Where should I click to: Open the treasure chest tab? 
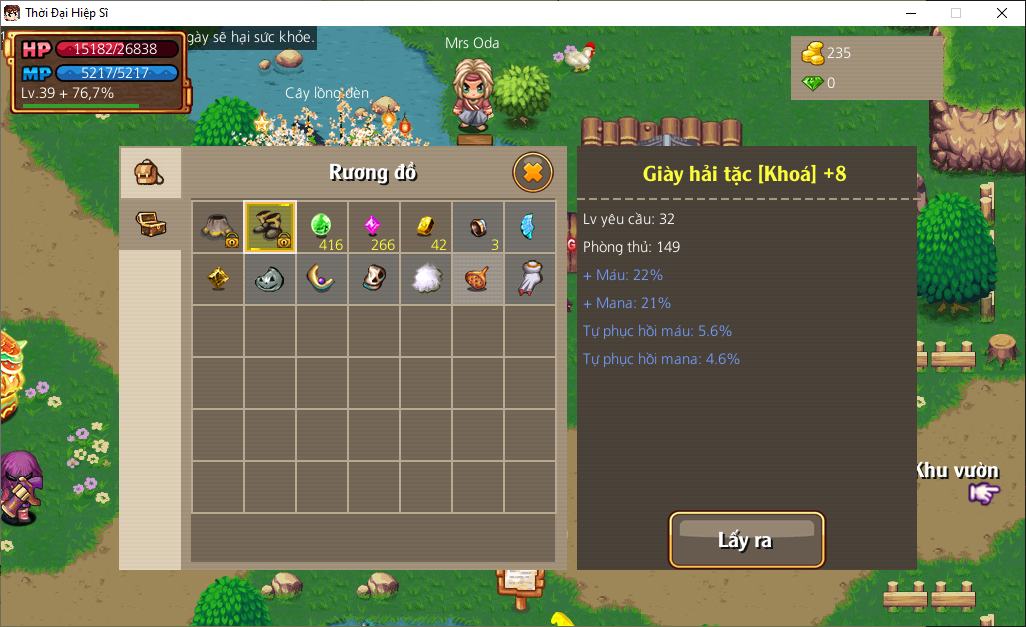pos(150,223)
